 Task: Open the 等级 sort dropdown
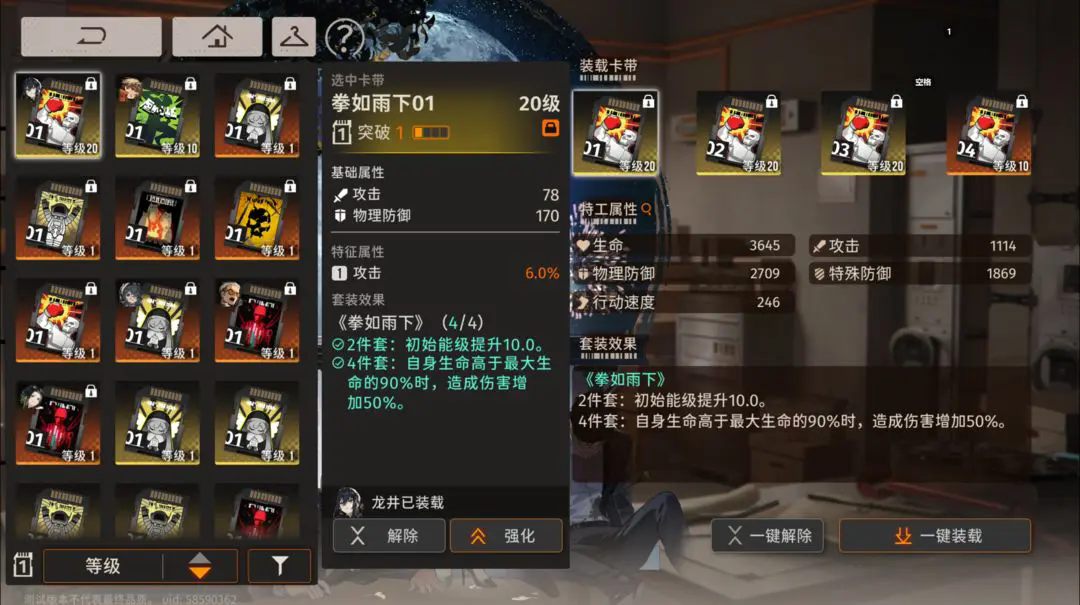click(x=103, y=566)
